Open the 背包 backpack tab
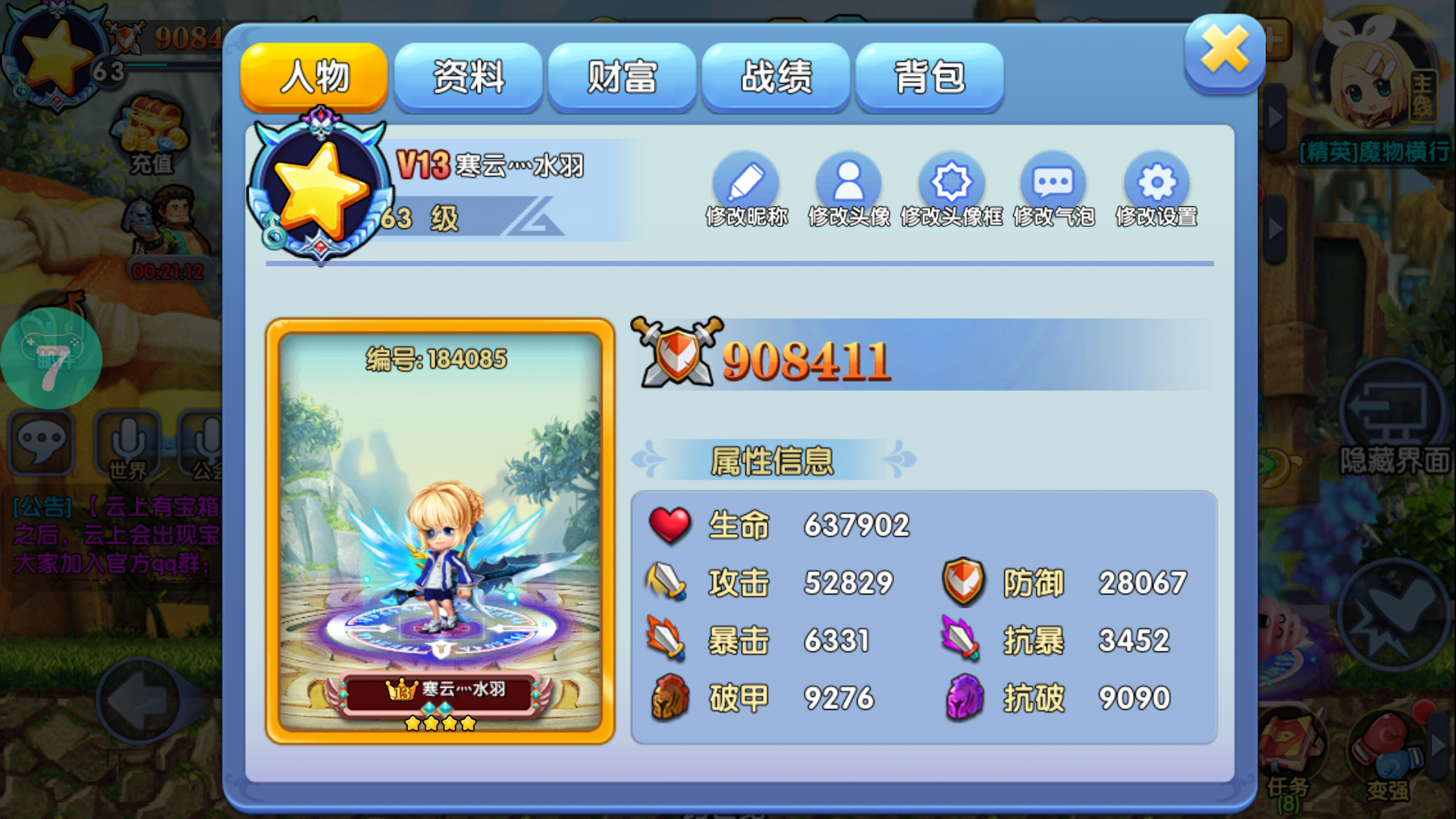The image size is (1456, 819). pyautogui.click(x=930, y=77)
